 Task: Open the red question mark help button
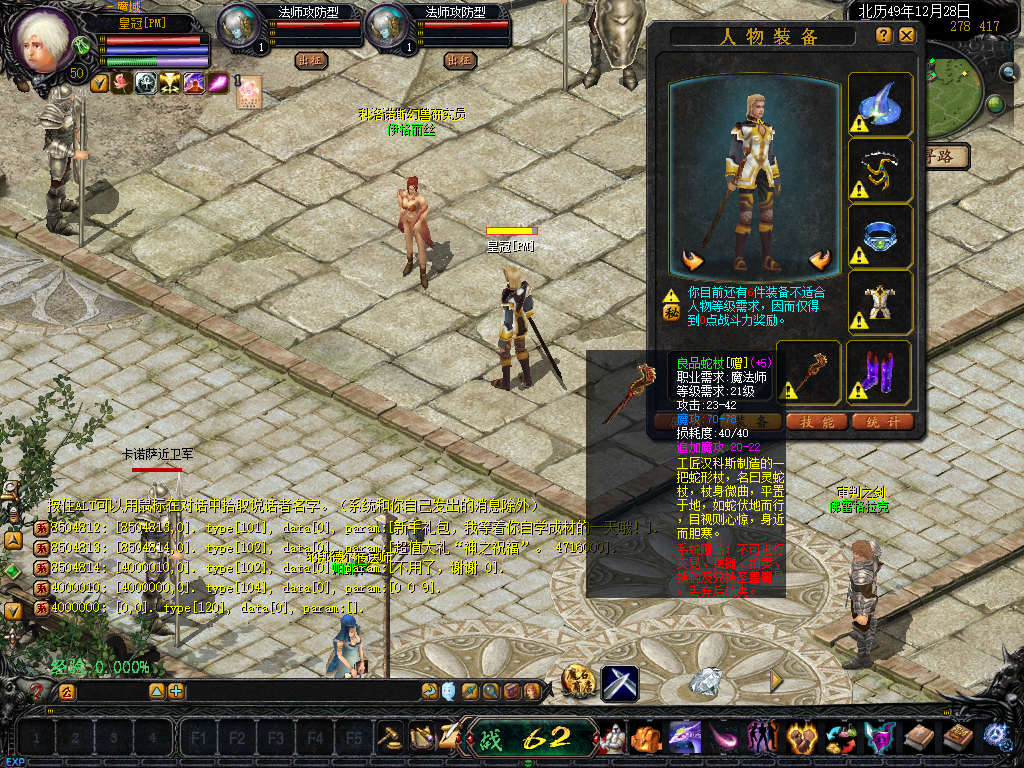pos(38,691)
